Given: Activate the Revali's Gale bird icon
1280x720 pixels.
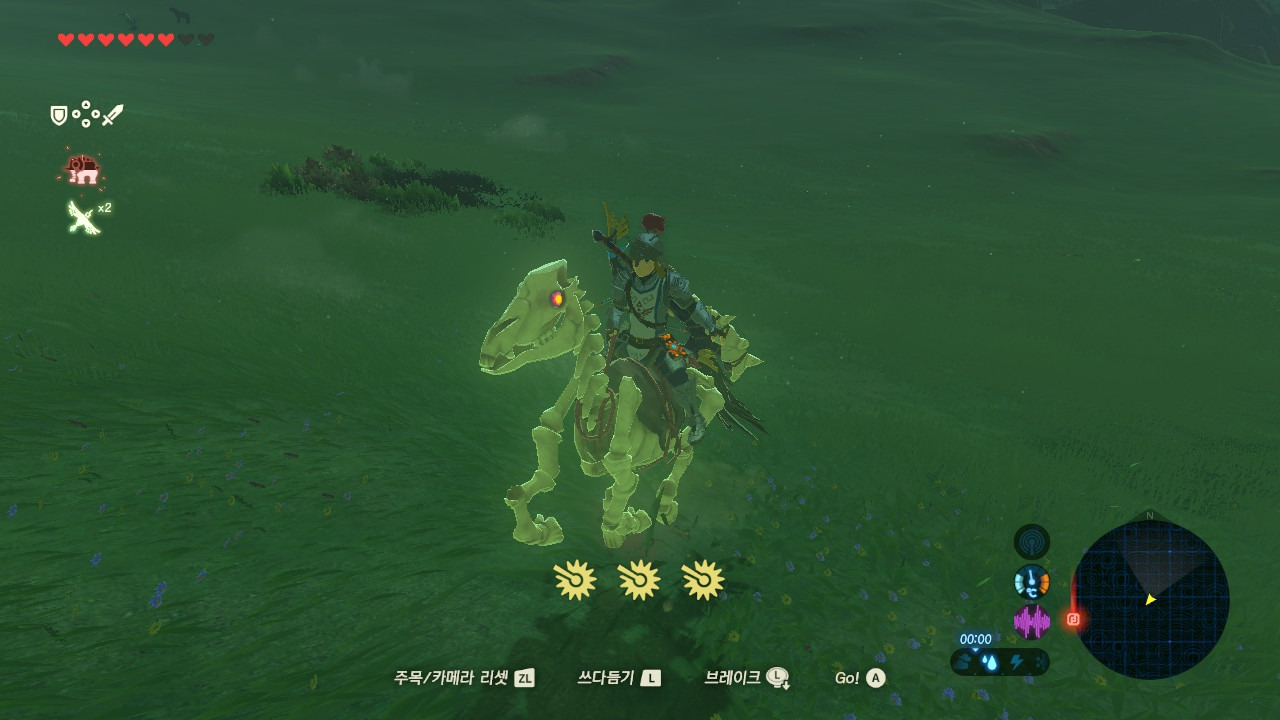Looking at the screenshot, I should (x=83, y=216).
